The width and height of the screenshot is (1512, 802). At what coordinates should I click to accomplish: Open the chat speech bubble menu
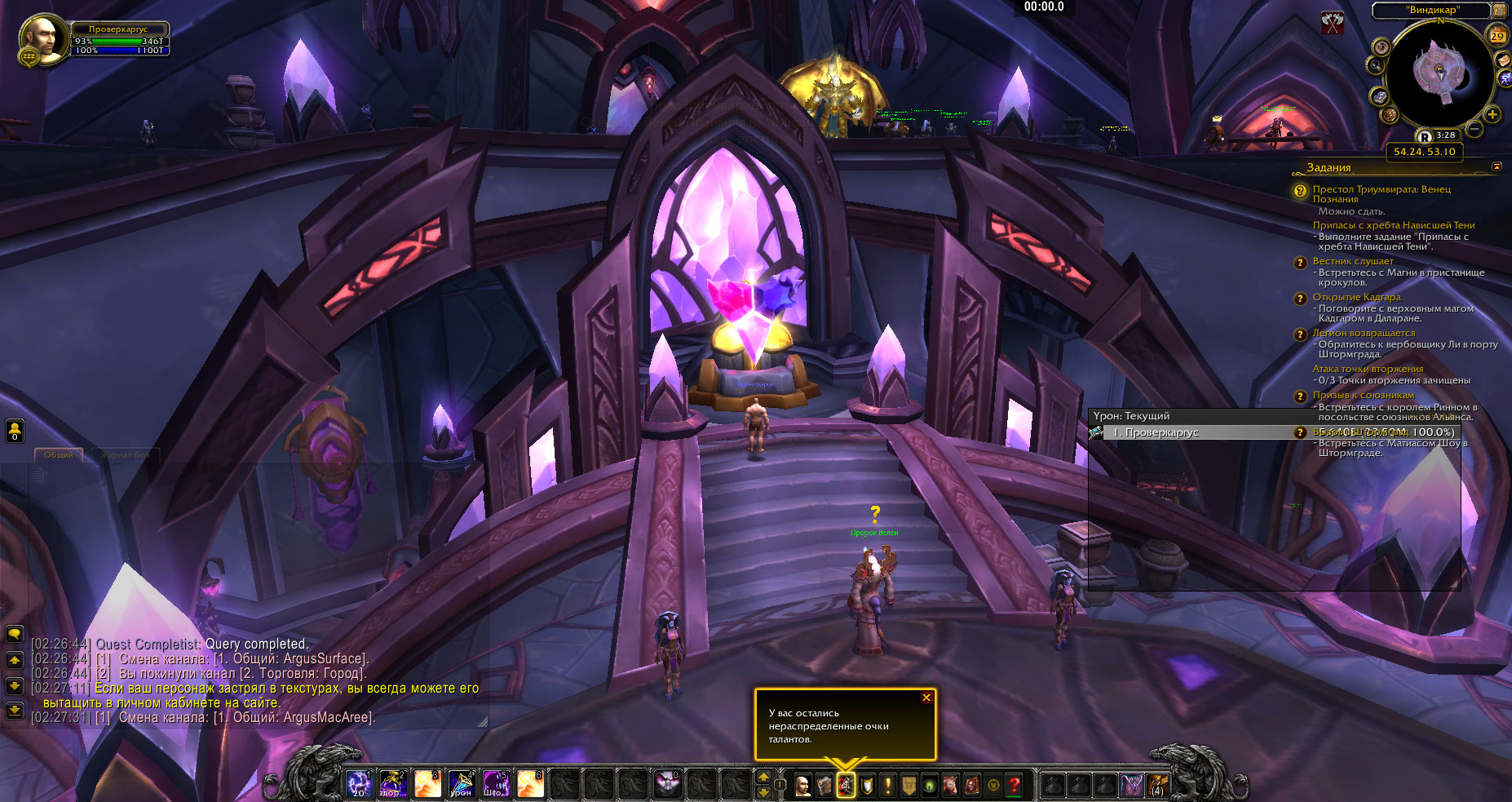click(x=15, y=633)
